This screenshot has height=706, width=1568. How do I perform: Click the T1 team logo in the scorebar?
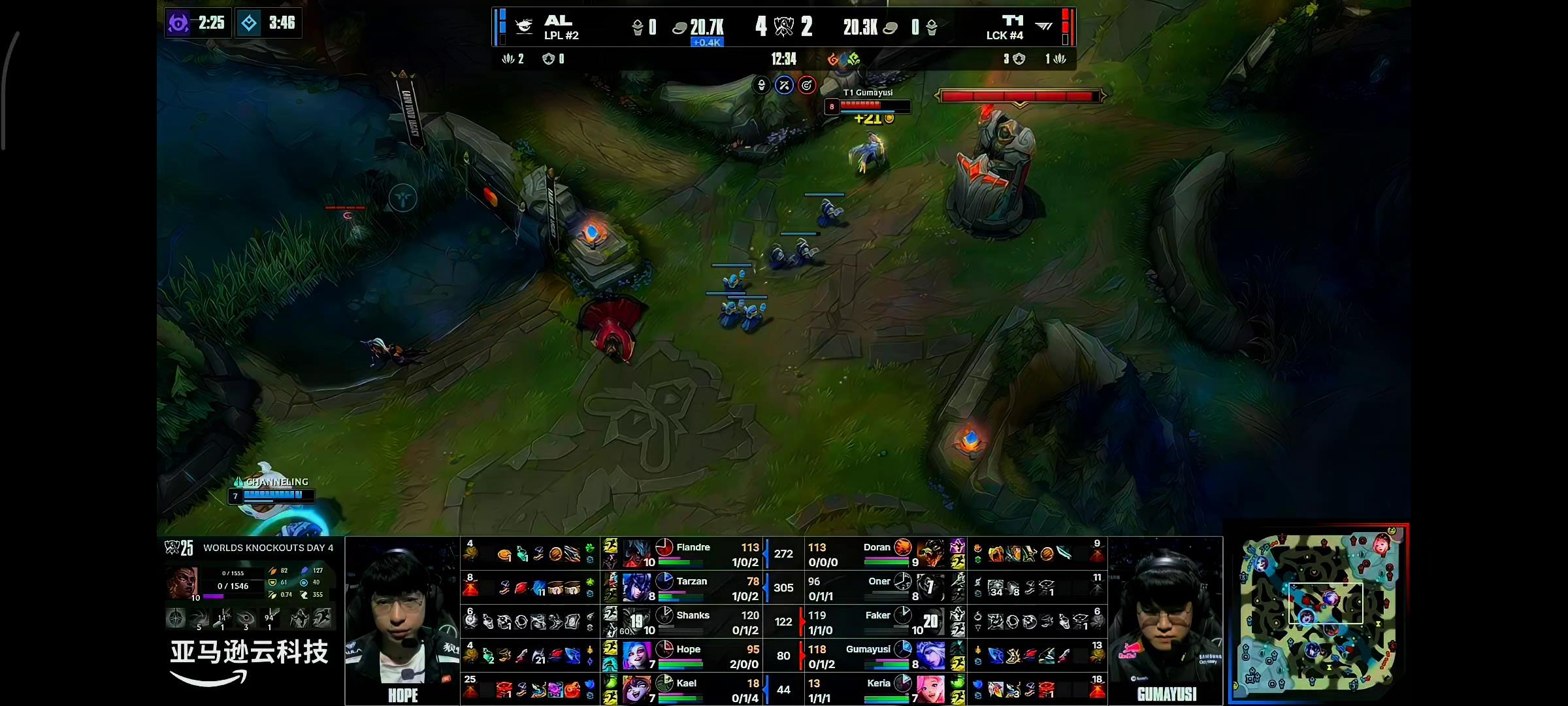(x=1044, y=27)
